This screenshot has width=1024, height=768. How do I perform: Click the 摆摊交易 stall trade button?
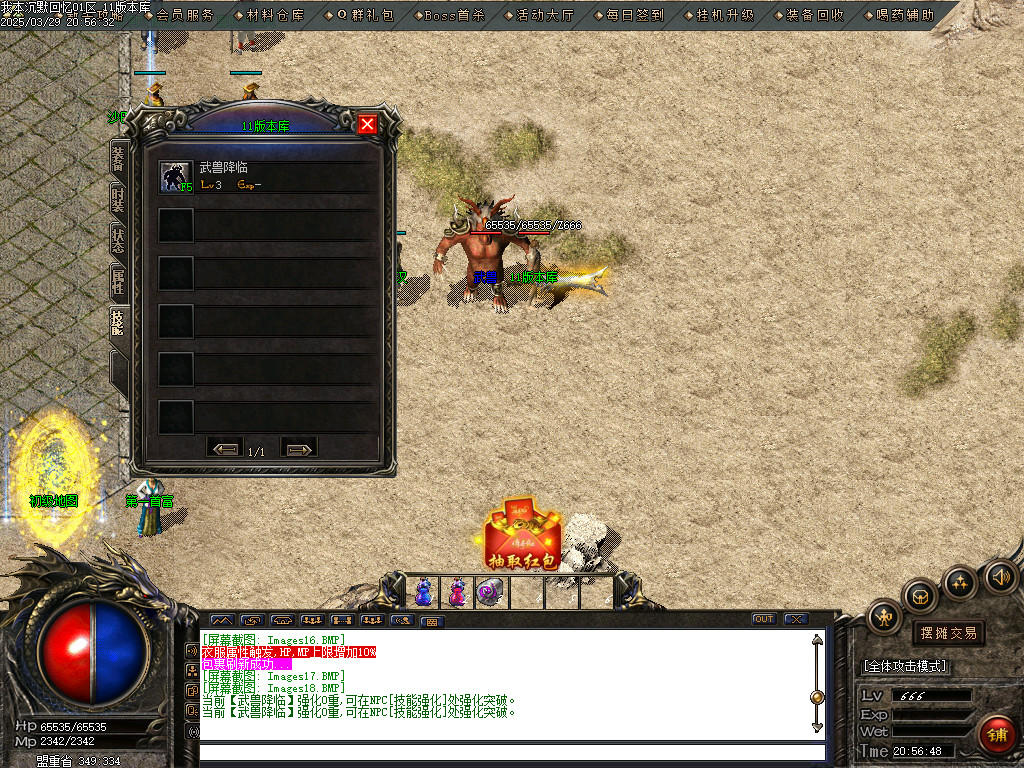[948, 633]
